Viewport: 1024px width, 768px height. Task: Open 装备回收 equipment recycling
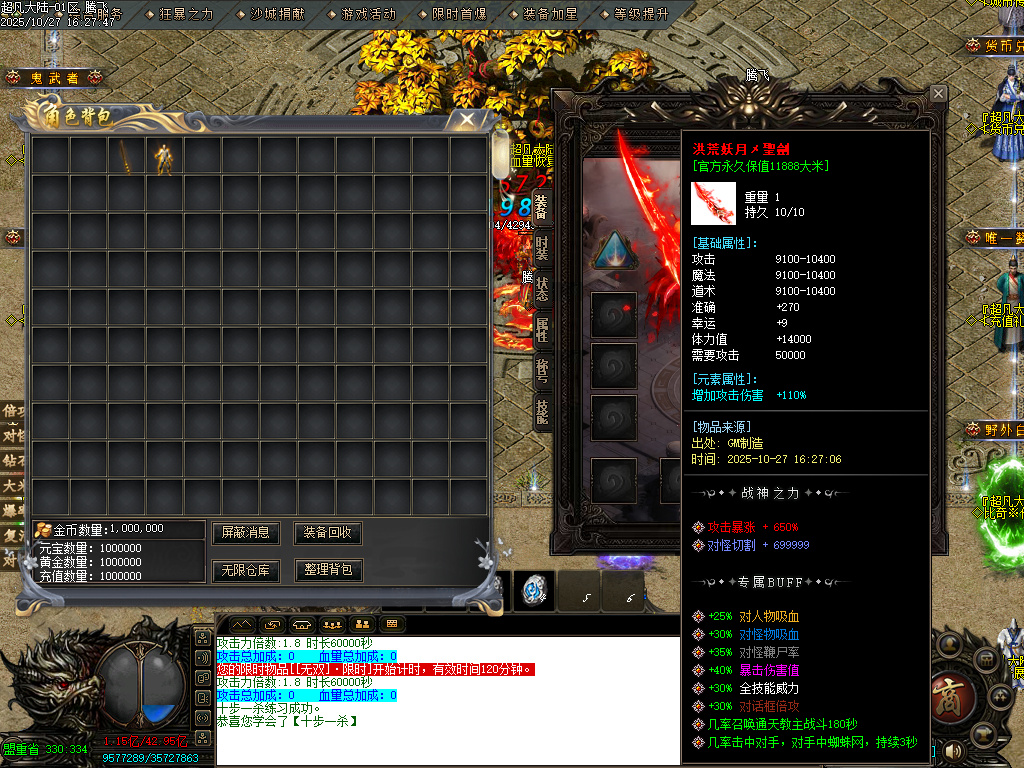click(327, 533)
